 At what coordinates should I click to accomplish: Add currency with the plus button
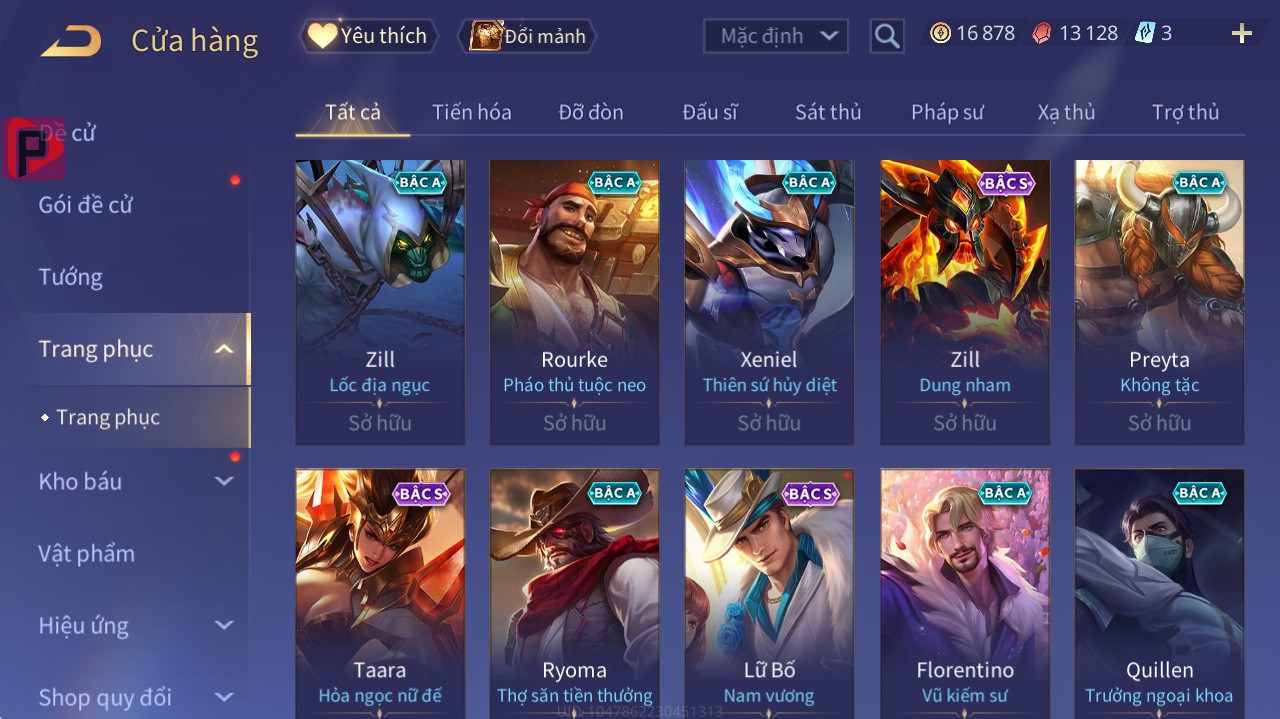(x=1241, y=34)
